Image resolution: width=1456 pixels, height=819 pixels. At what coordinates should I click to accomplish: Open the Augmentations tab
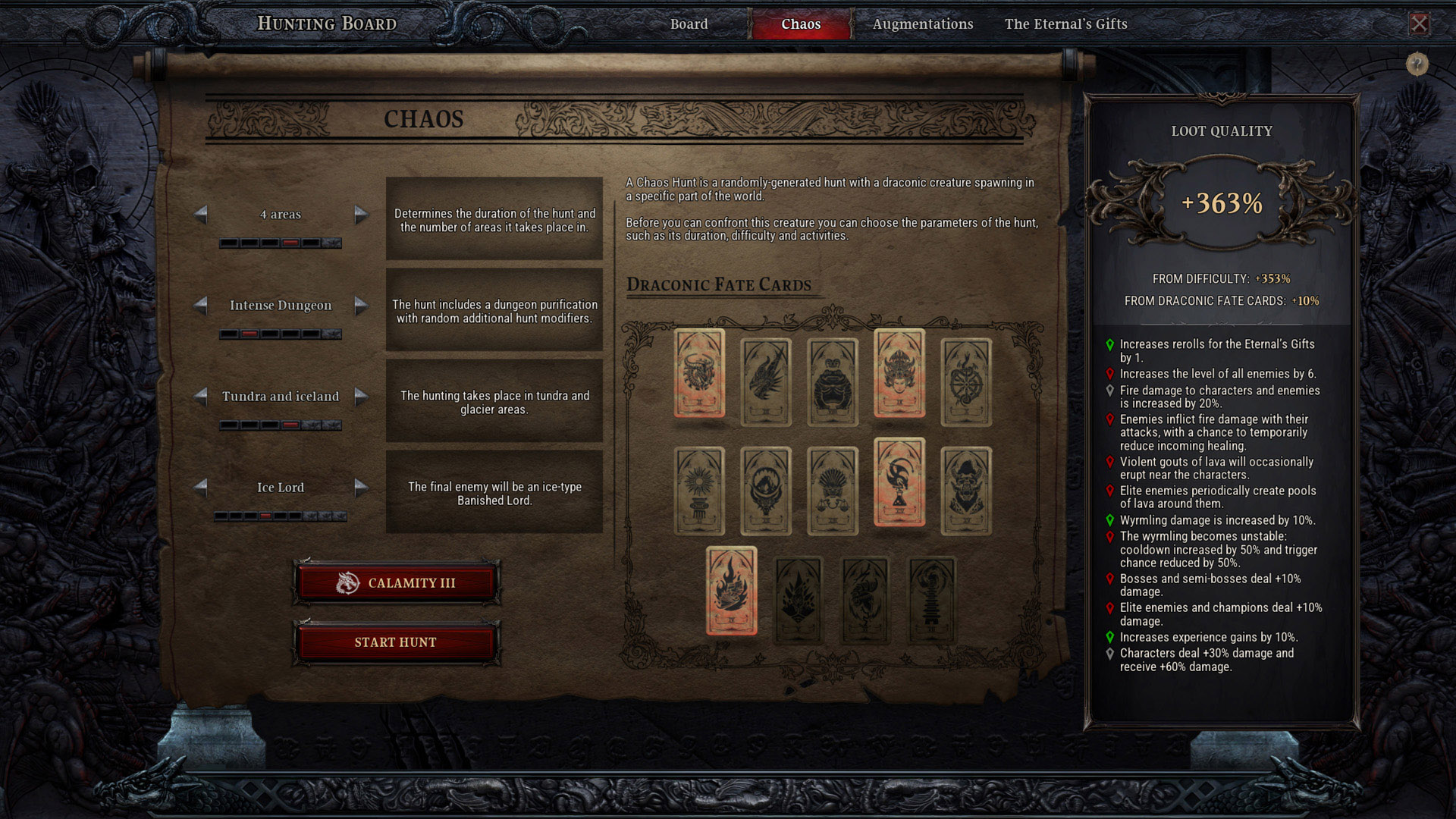pos(922,24)
